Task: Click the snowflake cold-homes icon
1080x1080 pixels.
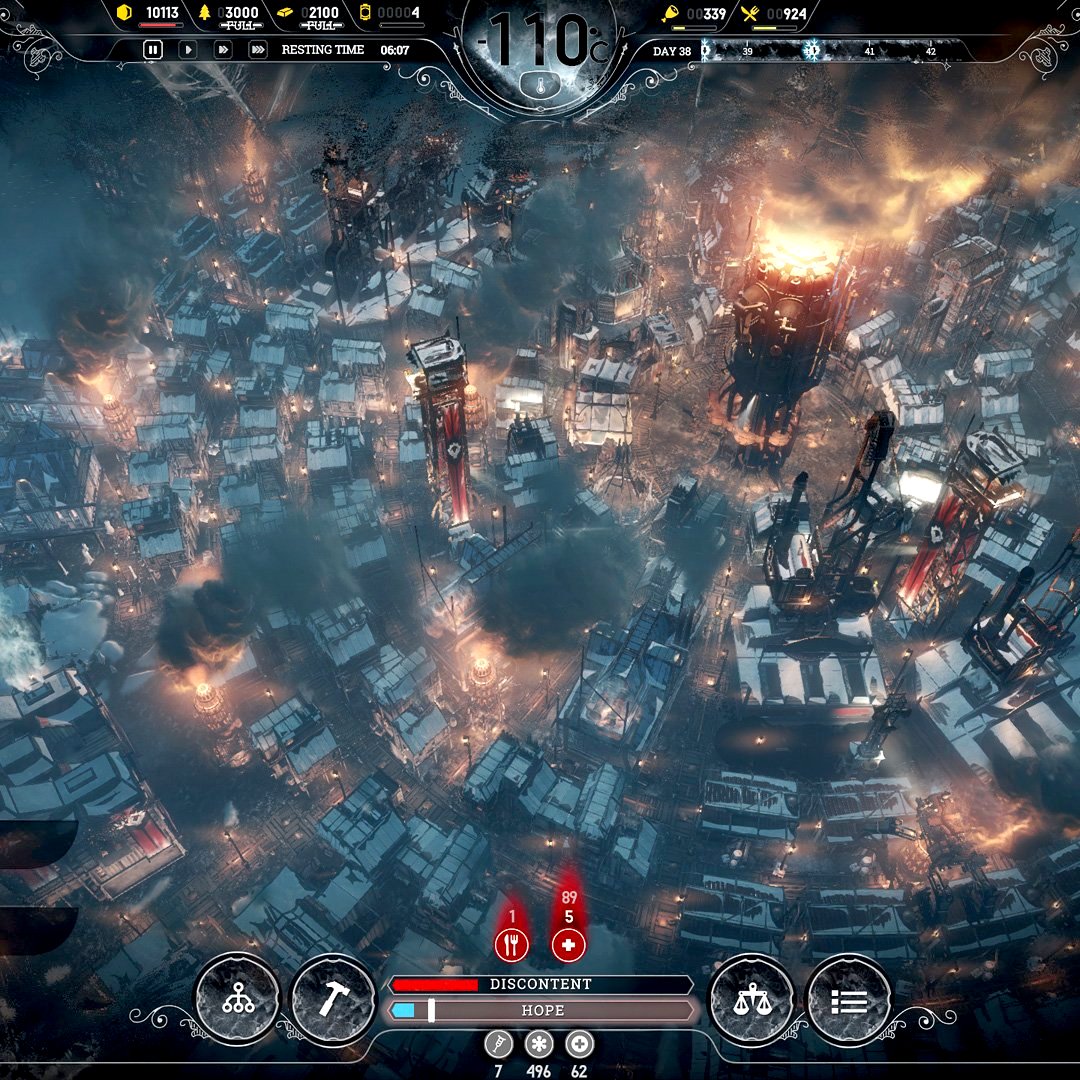Action: pyautogui.click(x=540, y=1045)
